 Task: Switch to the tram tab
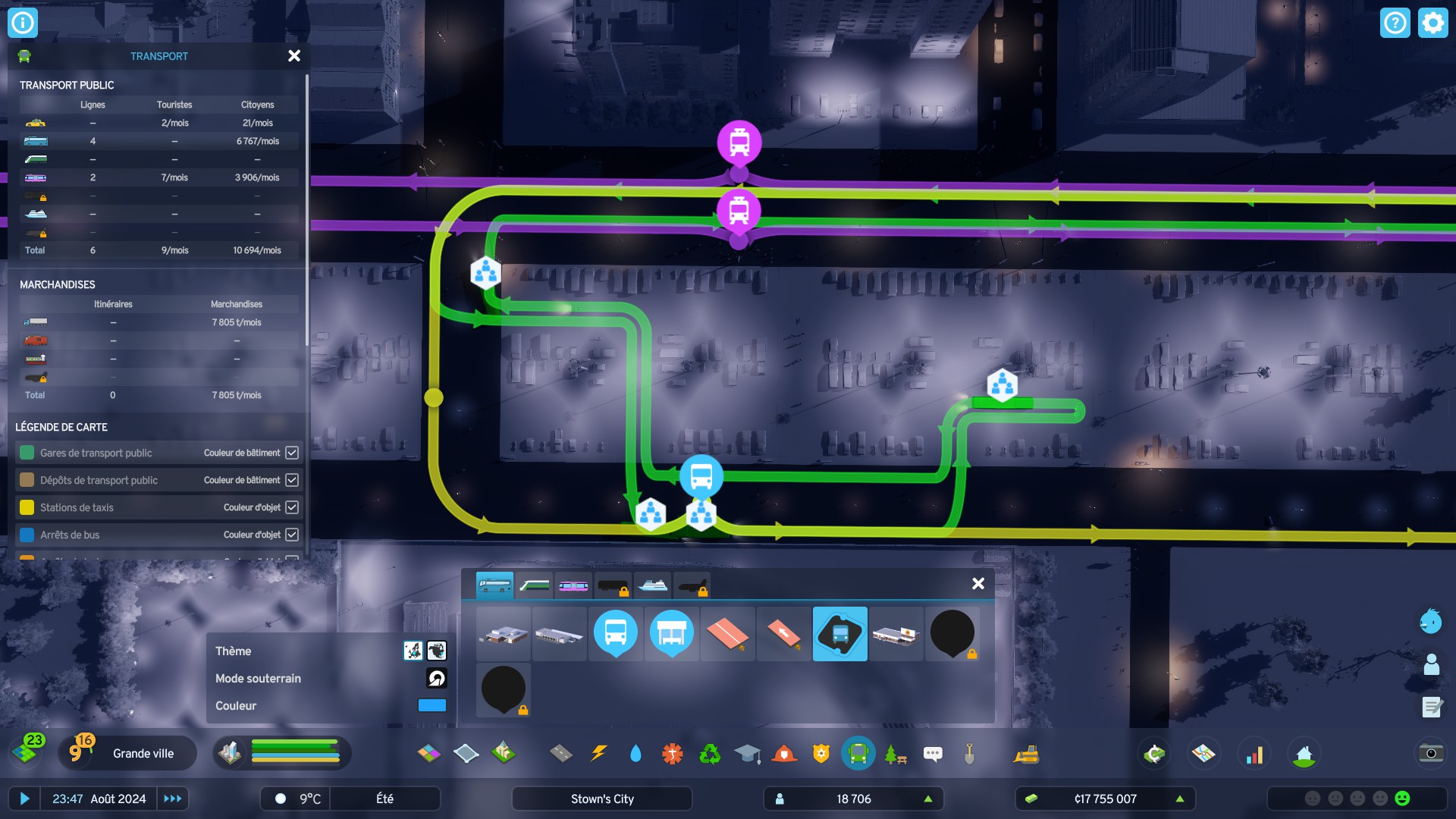point(573,585)
